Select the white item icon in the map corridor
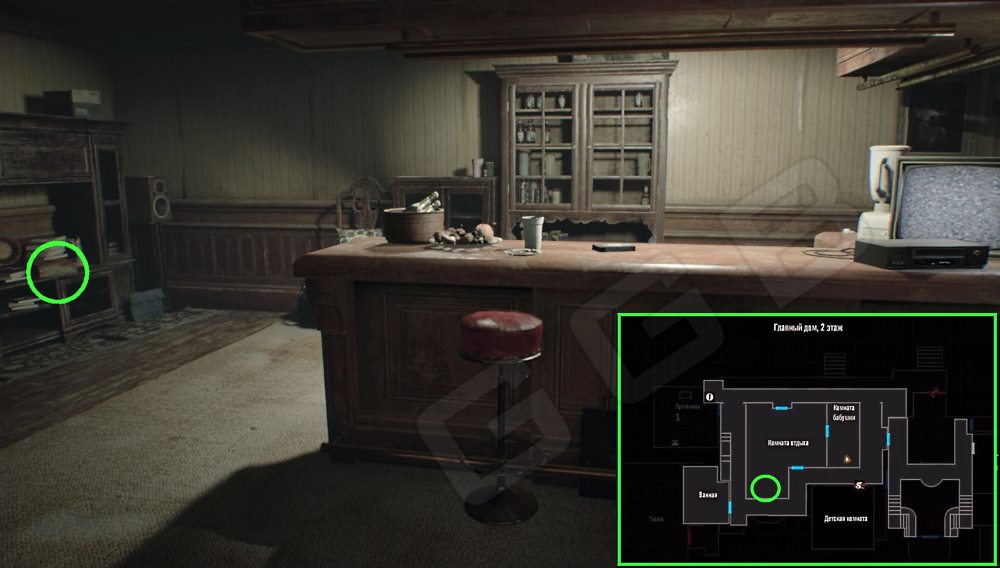 [710, 397]
